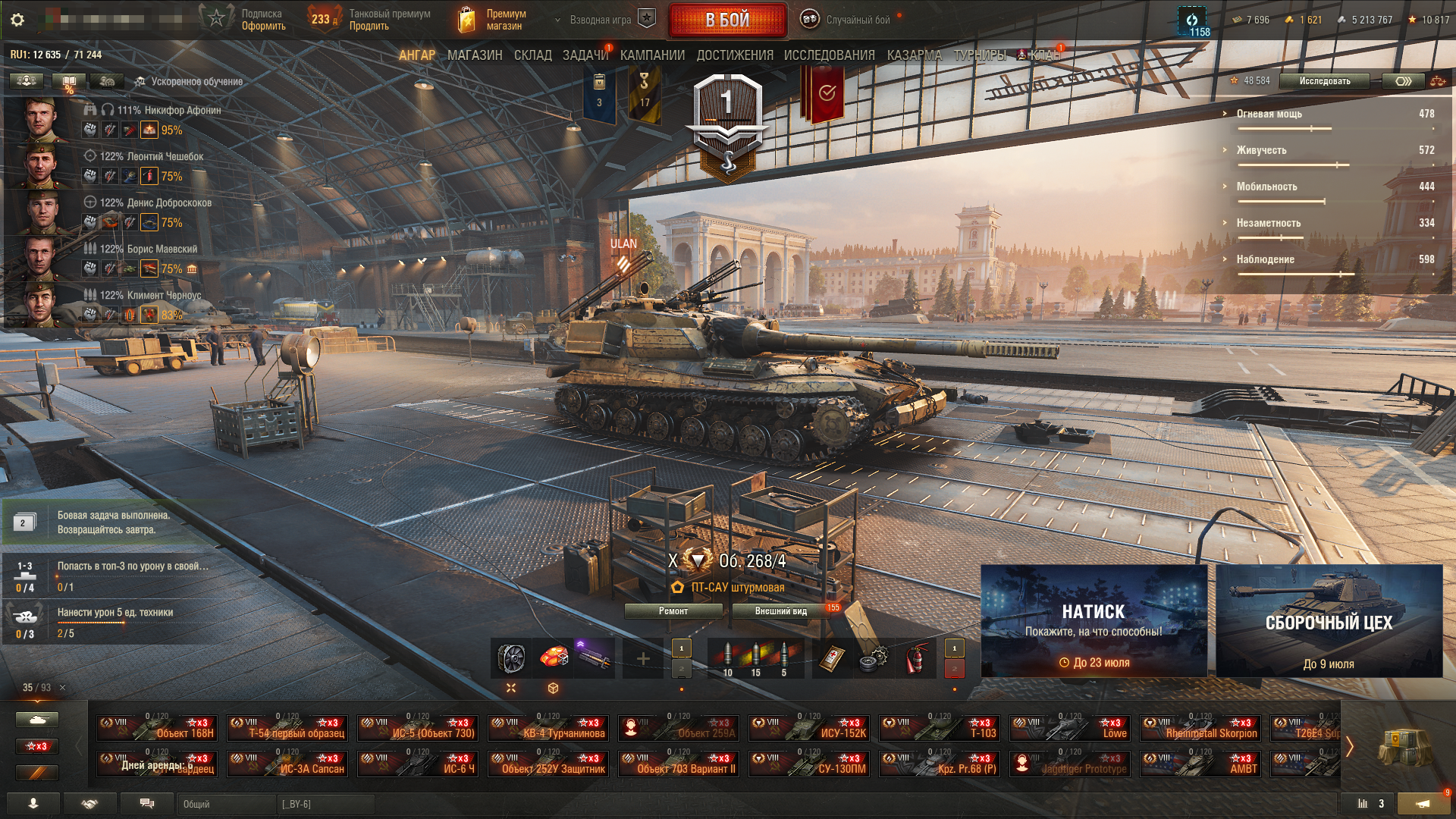Click the Ремонт button
1456x819 pixels.
tap(673, 610)
